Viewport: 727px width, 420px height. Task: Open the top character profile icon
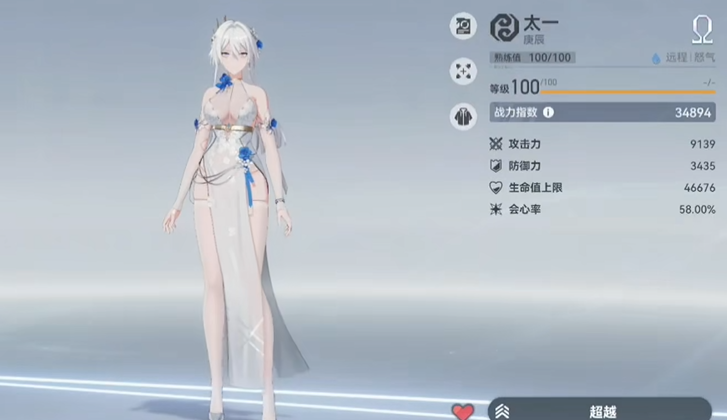(x=464, y=25)
